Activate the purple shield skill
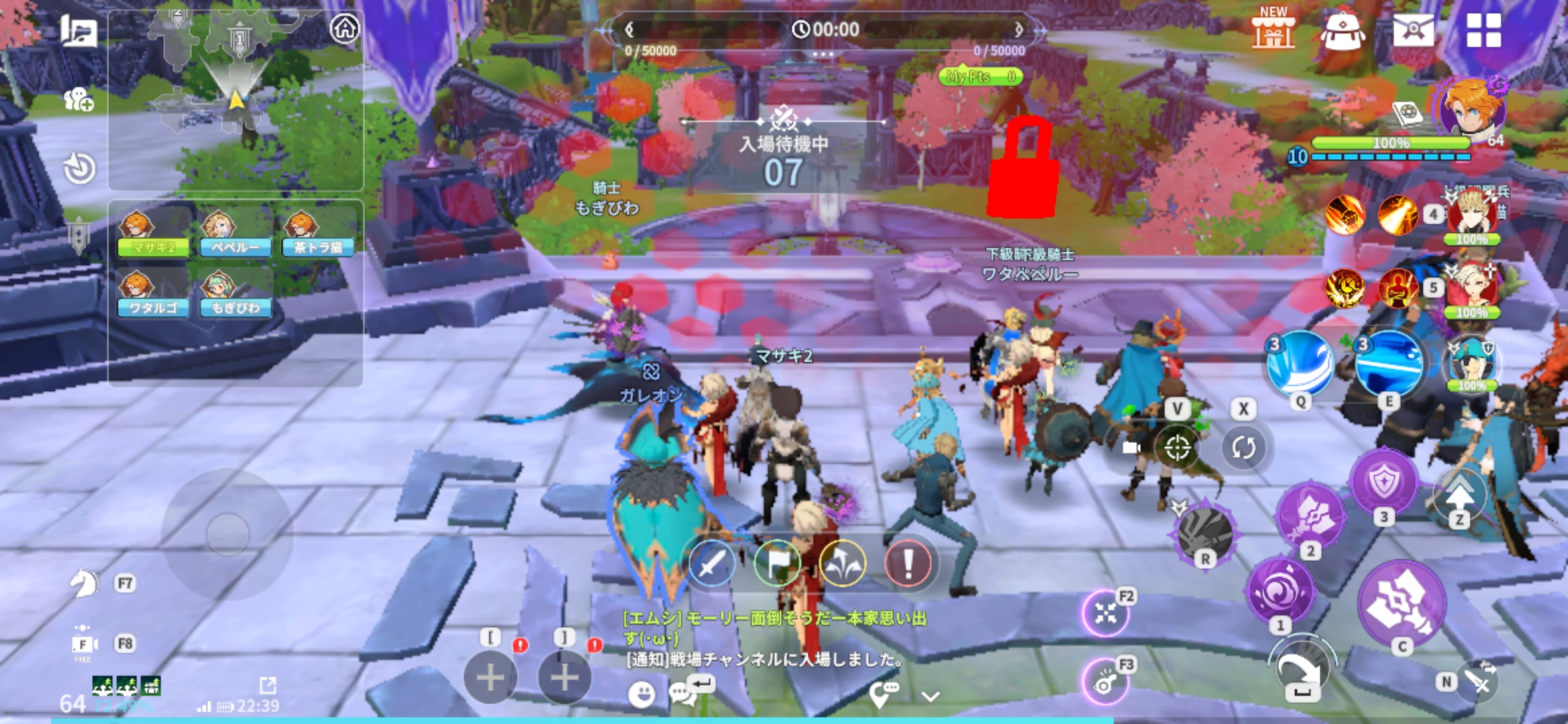The width and height of the screenshot is (1568, 724). point(1384,483)
